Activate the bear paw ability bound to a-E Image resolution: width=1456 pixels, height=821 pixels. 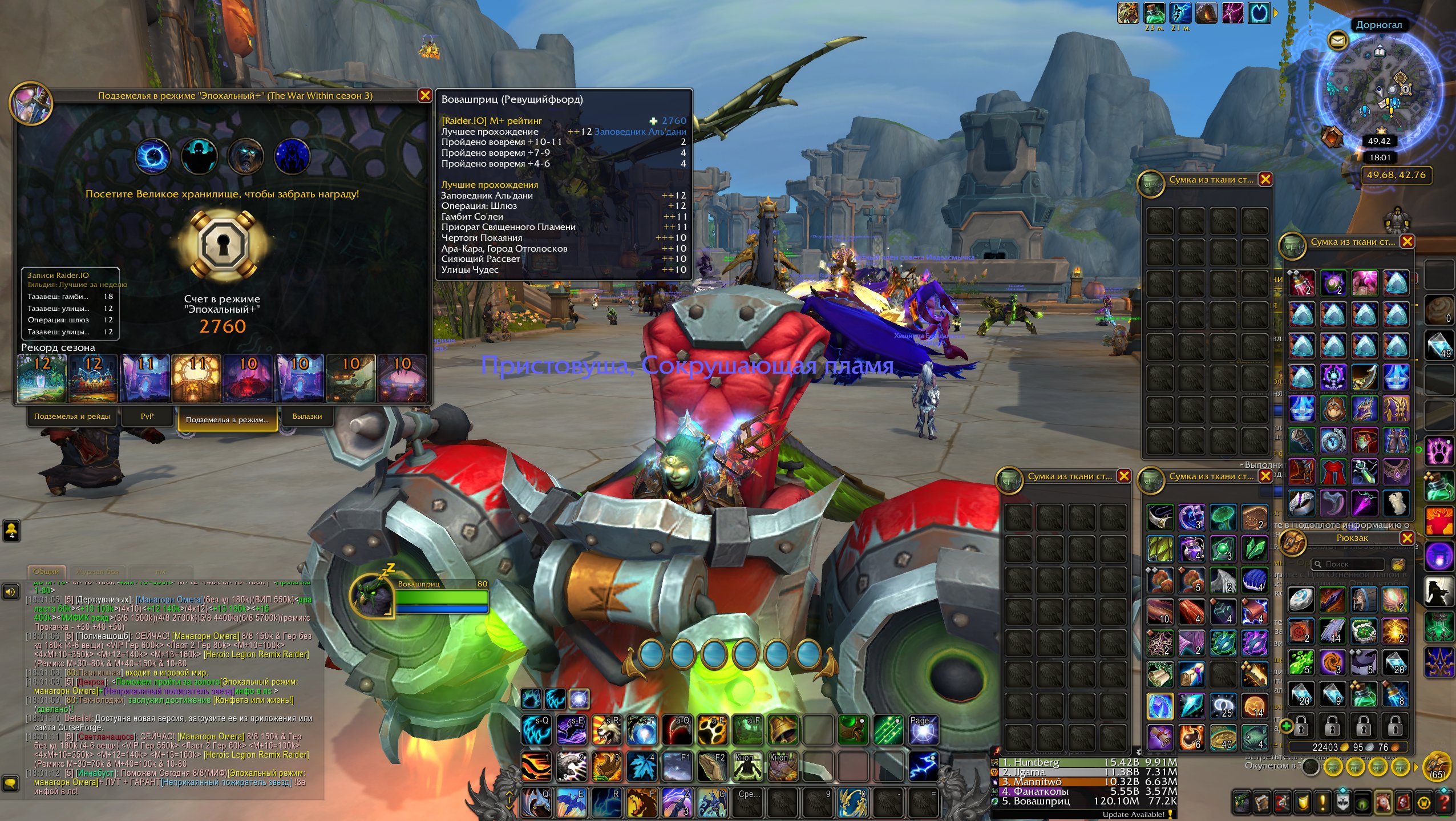[x=712, y=730]
